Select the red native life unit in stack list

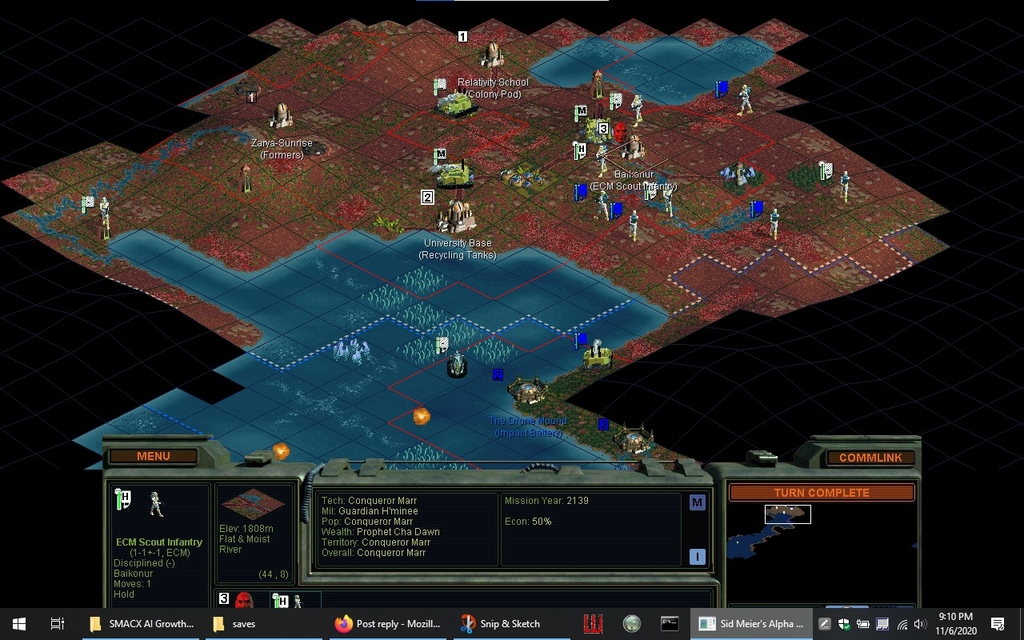(x=243, y=600)
